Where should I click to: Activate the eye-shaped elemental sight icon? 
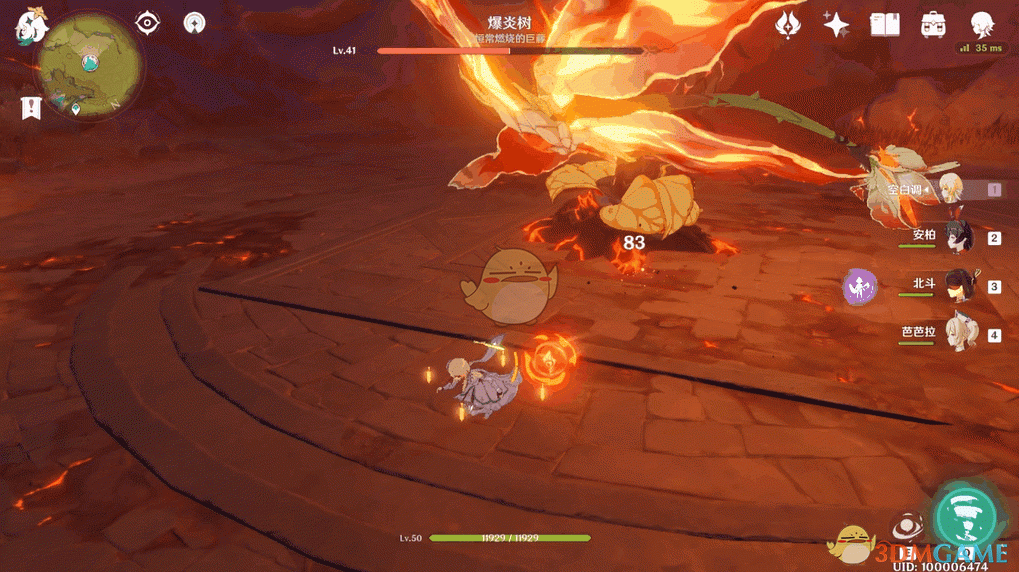click(x=148, y=22)
